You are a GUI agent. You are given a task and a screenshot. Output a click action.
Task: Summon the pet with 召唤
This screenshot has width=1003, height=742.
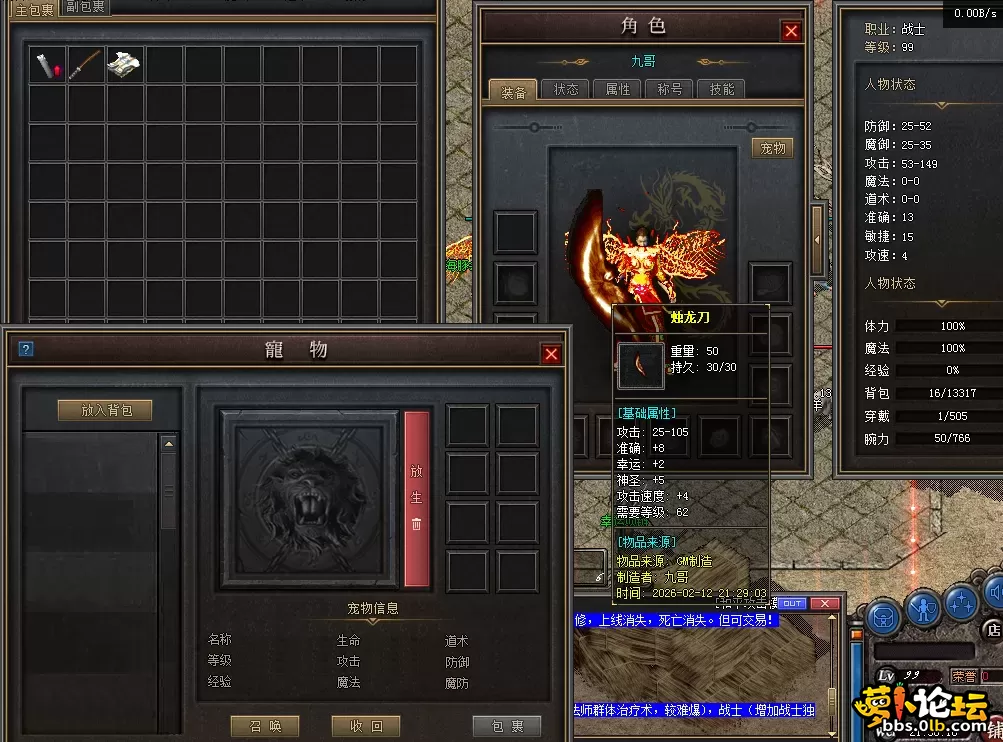(x=265, y=726)
